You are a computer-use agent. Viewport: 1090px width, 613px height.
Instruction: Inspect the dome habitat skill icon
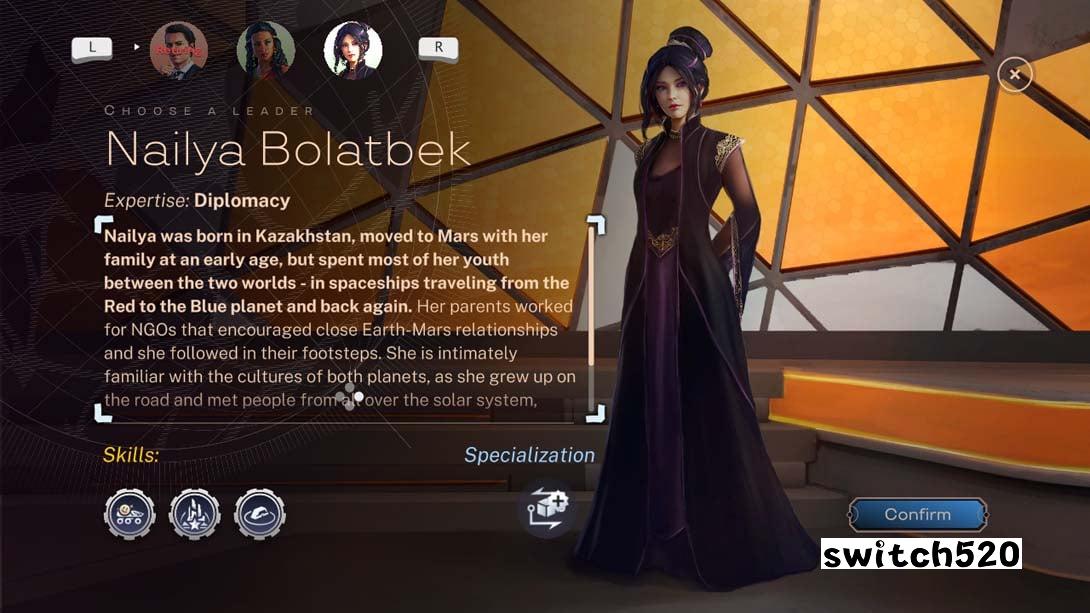260,515
